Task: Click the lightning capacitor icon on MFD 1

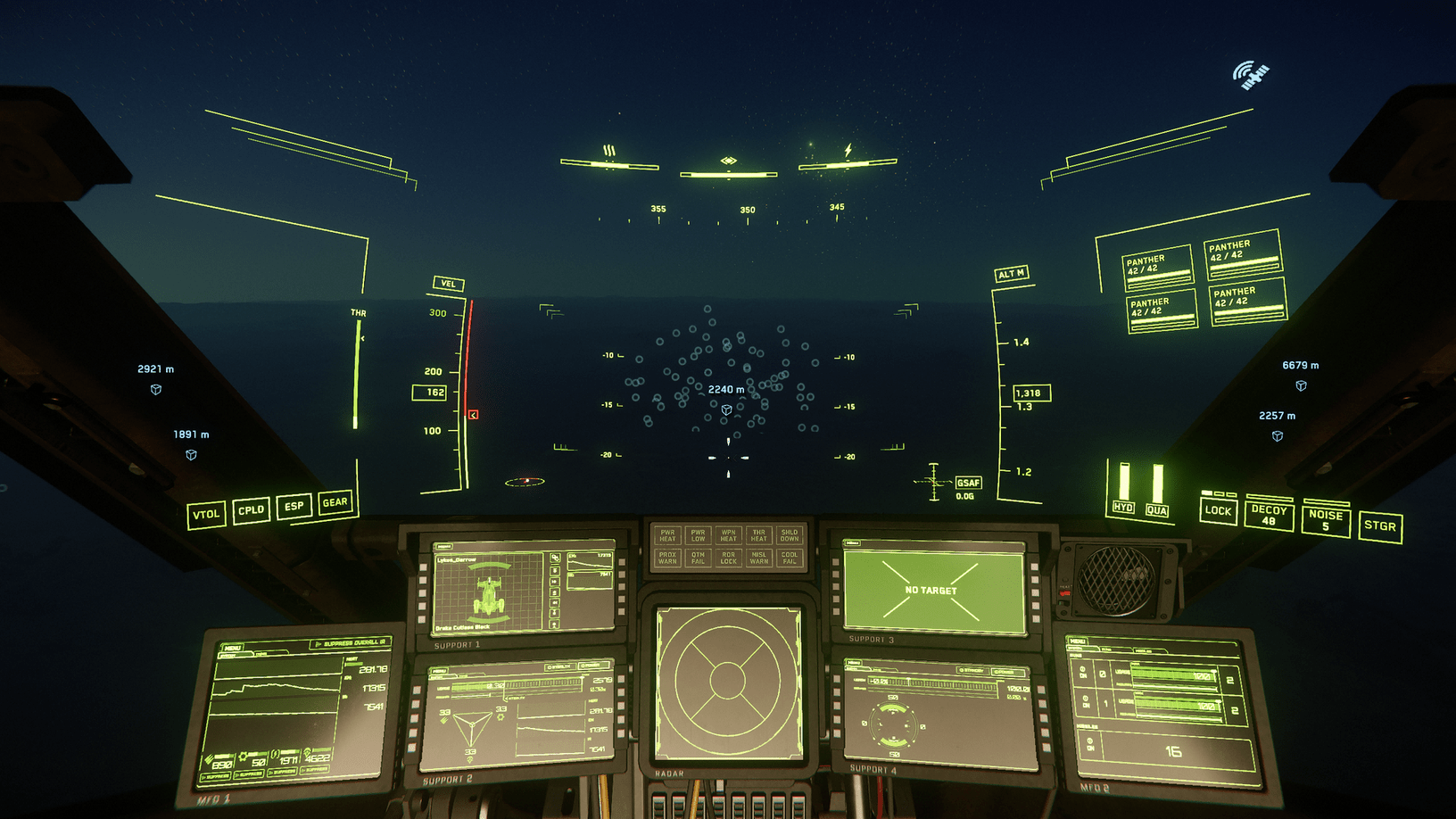Action: (276, 753)
